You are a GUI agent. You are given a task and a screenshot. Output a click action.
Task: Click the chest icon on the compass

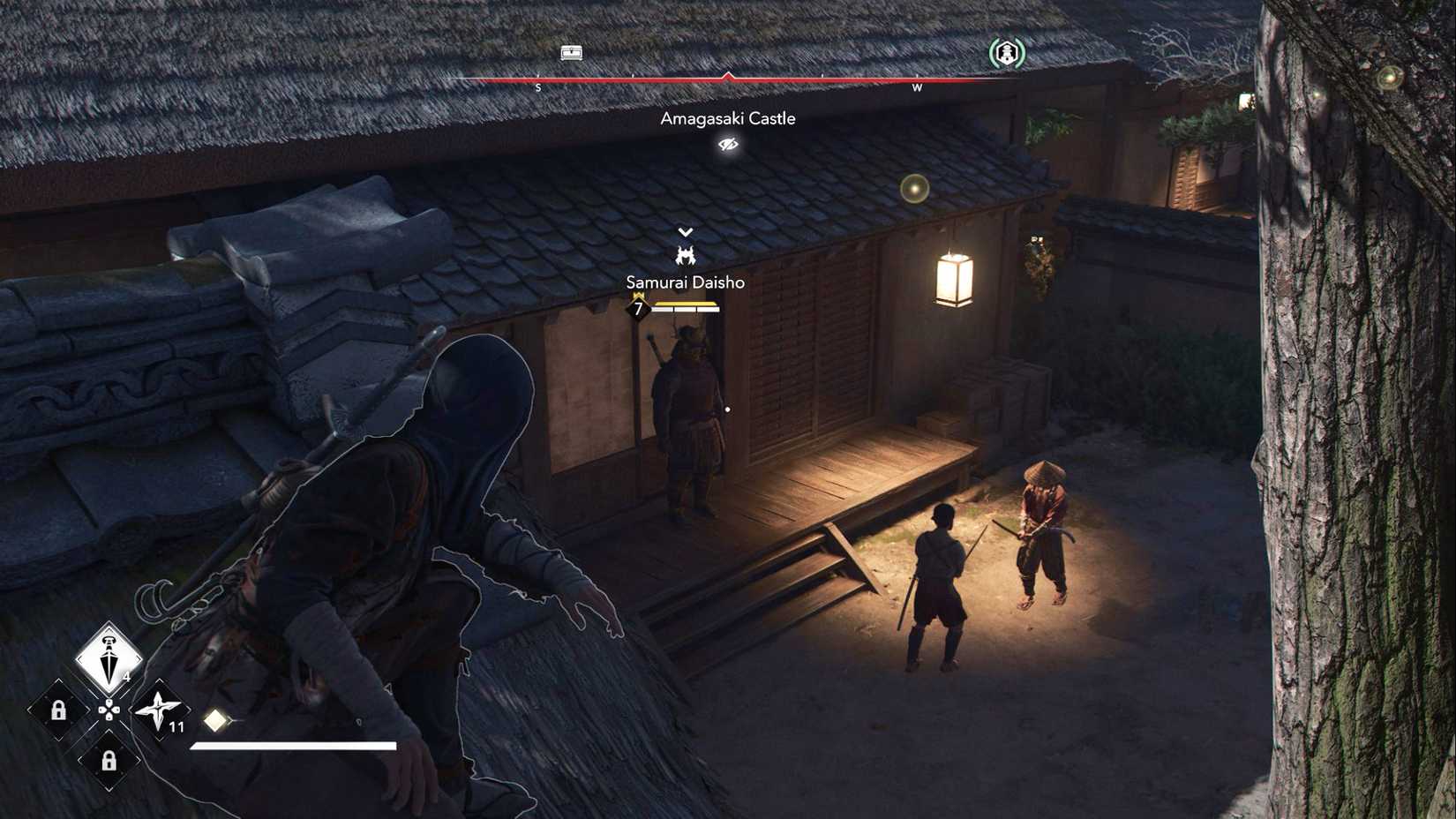(569, 53)
